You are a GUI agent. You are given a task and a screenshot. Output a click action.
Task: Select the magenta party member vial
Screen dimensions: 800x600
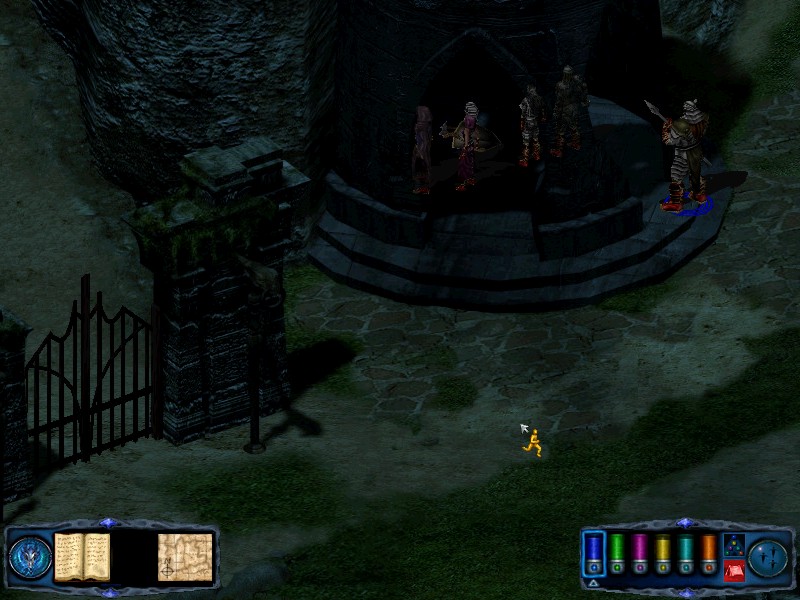pyautogui.click(x=639, y=549)
